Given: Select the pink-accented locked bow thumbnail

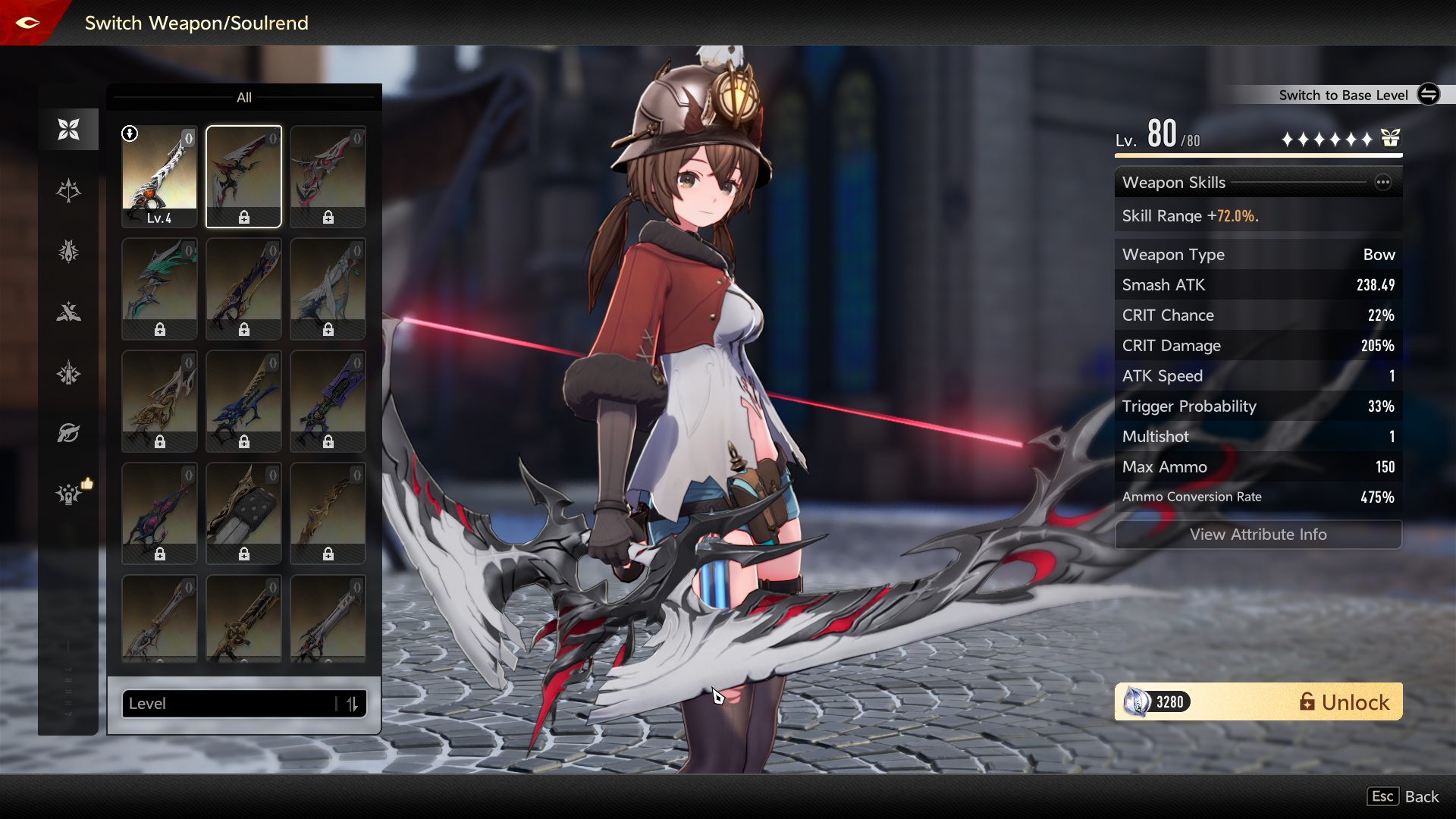Looking at the screenshot, I should pyautogui.click(x=328, y=177).
